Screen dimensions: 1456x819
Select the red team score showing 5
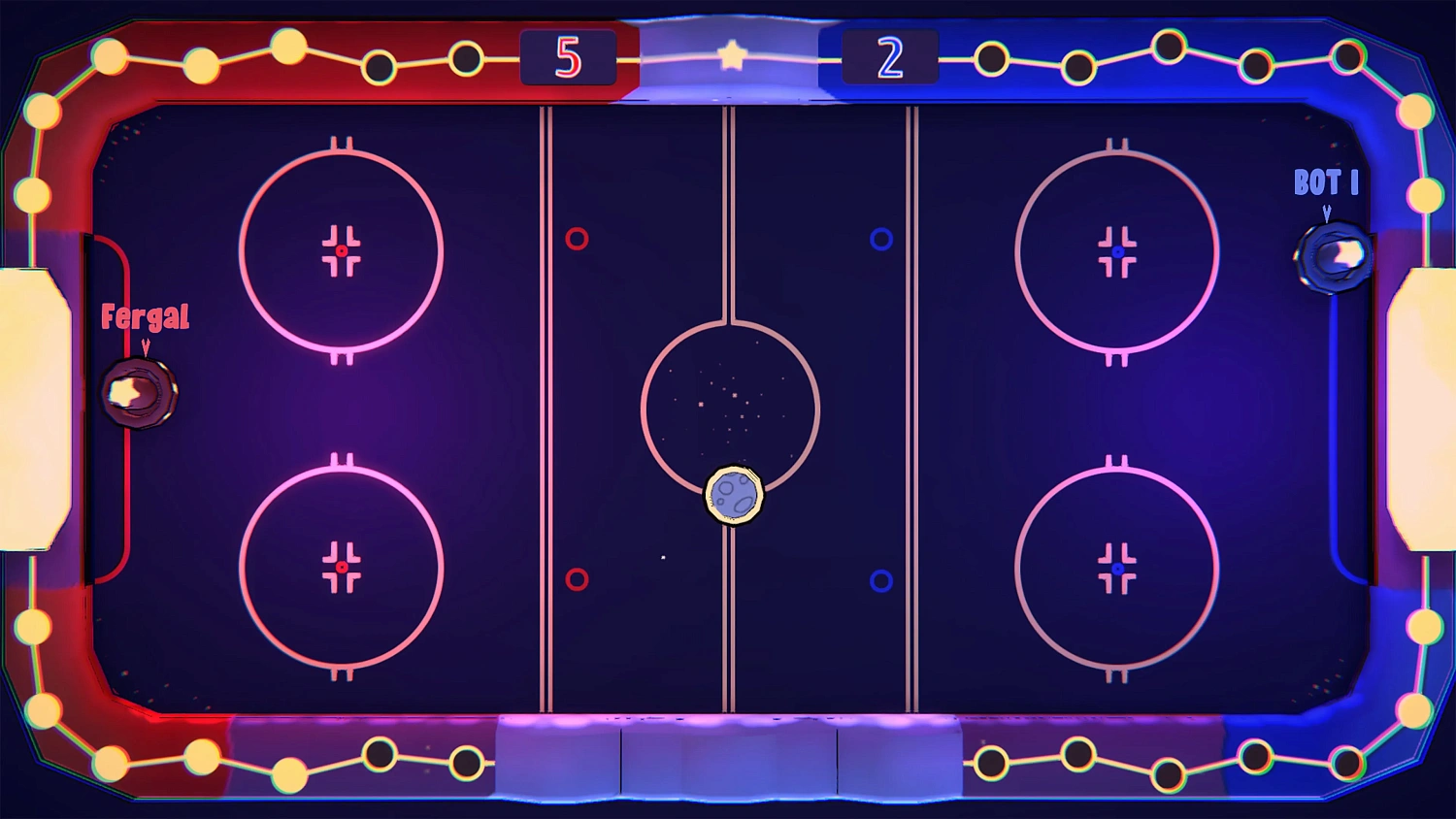click(568, 56)
